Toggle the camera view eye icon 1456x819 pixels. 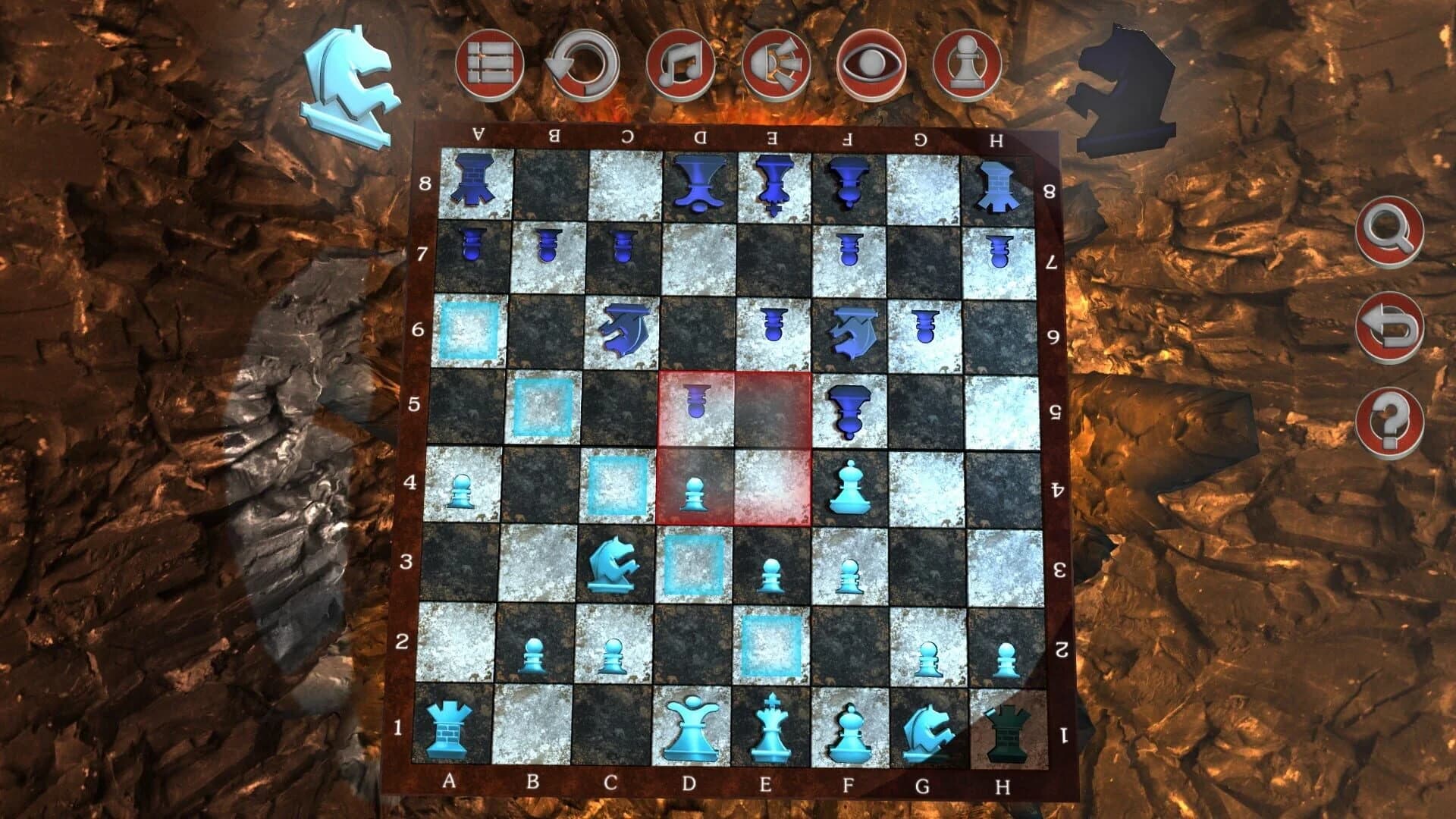[x=872, y=64]
